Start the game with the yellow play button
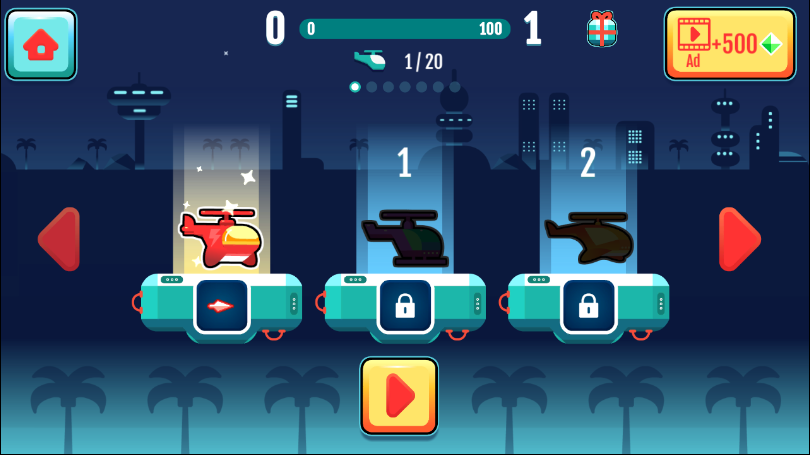Screen dimensions: 810x455 [x=399, y=396]
